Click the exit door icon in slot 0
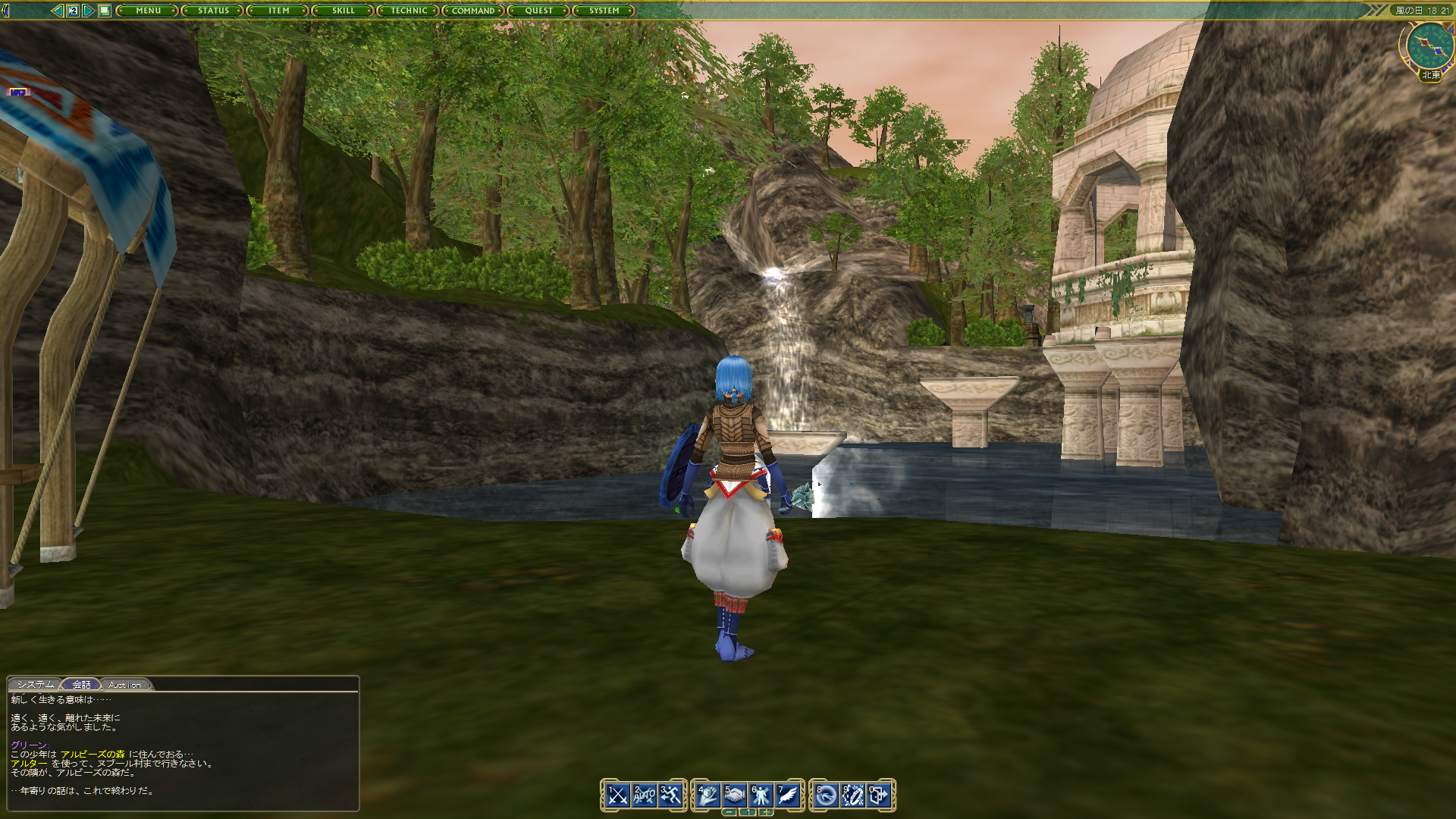The image size is (1456, 819). coord(880,795)
